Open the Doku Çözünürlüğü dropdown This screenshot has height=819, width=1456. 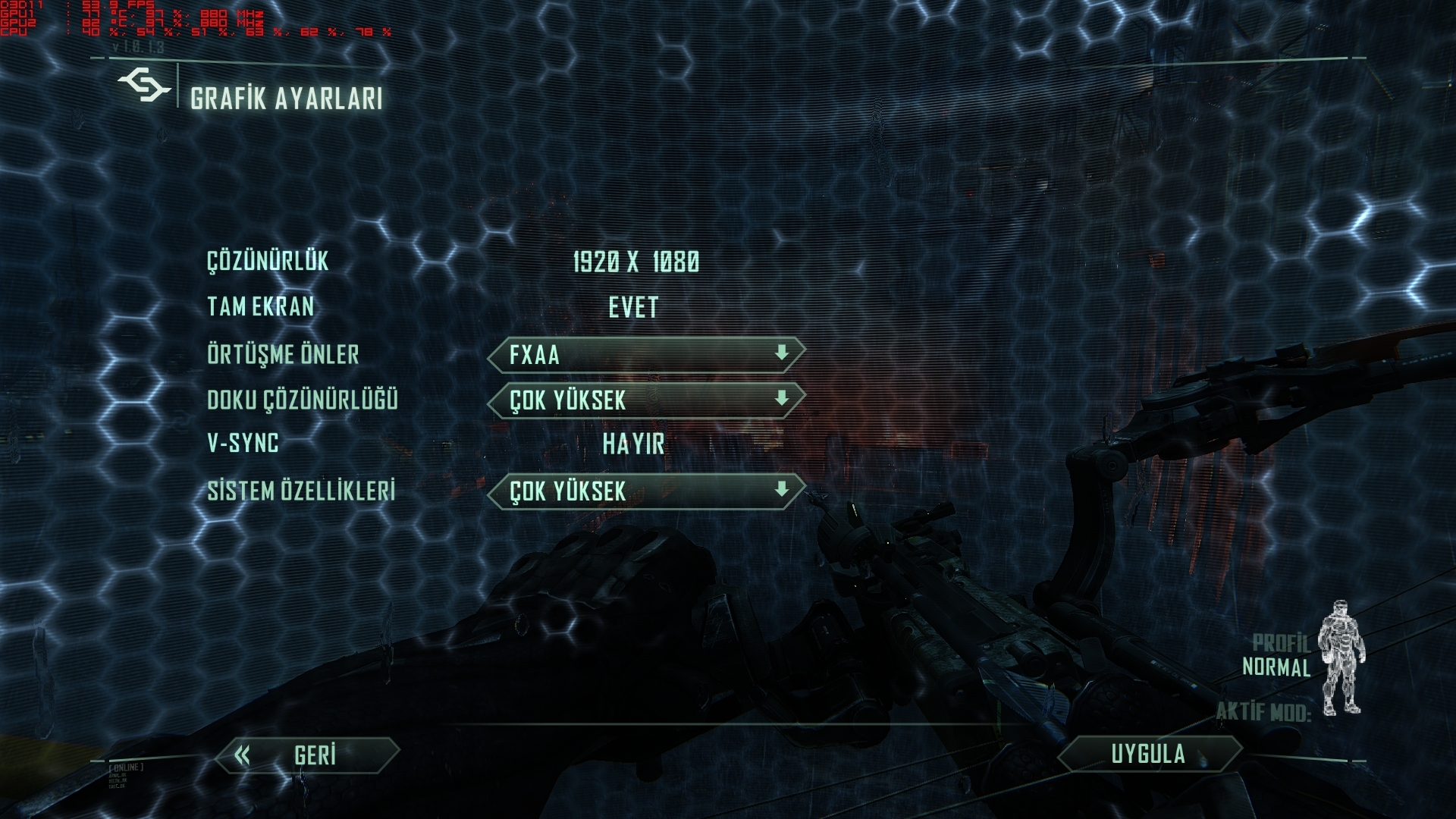[x=646, y=400]
